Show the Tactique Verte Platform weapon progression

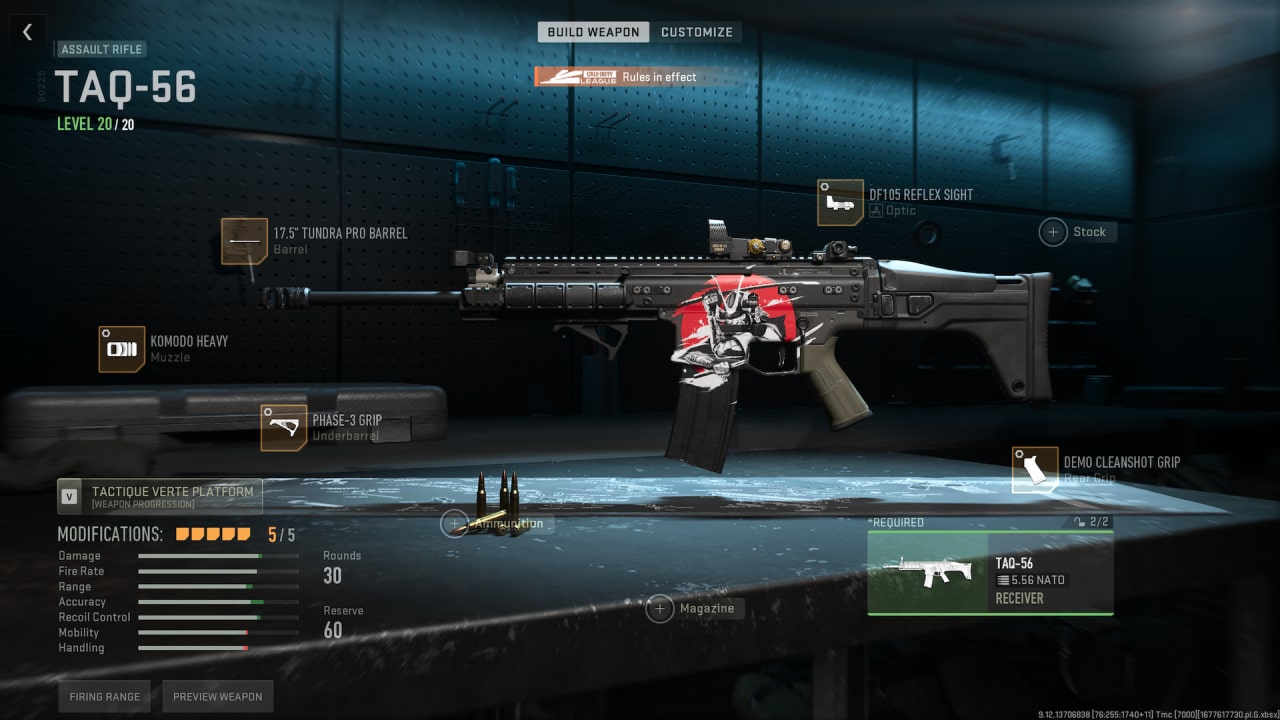pos(160,496)
